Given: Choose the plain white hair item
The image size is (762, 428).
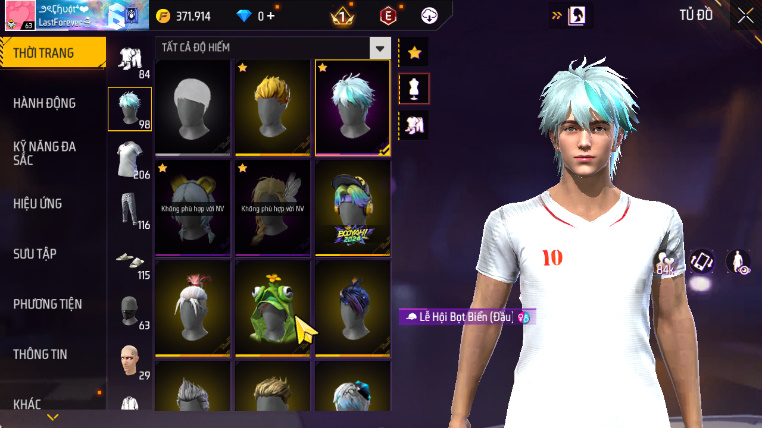Looking at the screenshot, I should (193, 106).
